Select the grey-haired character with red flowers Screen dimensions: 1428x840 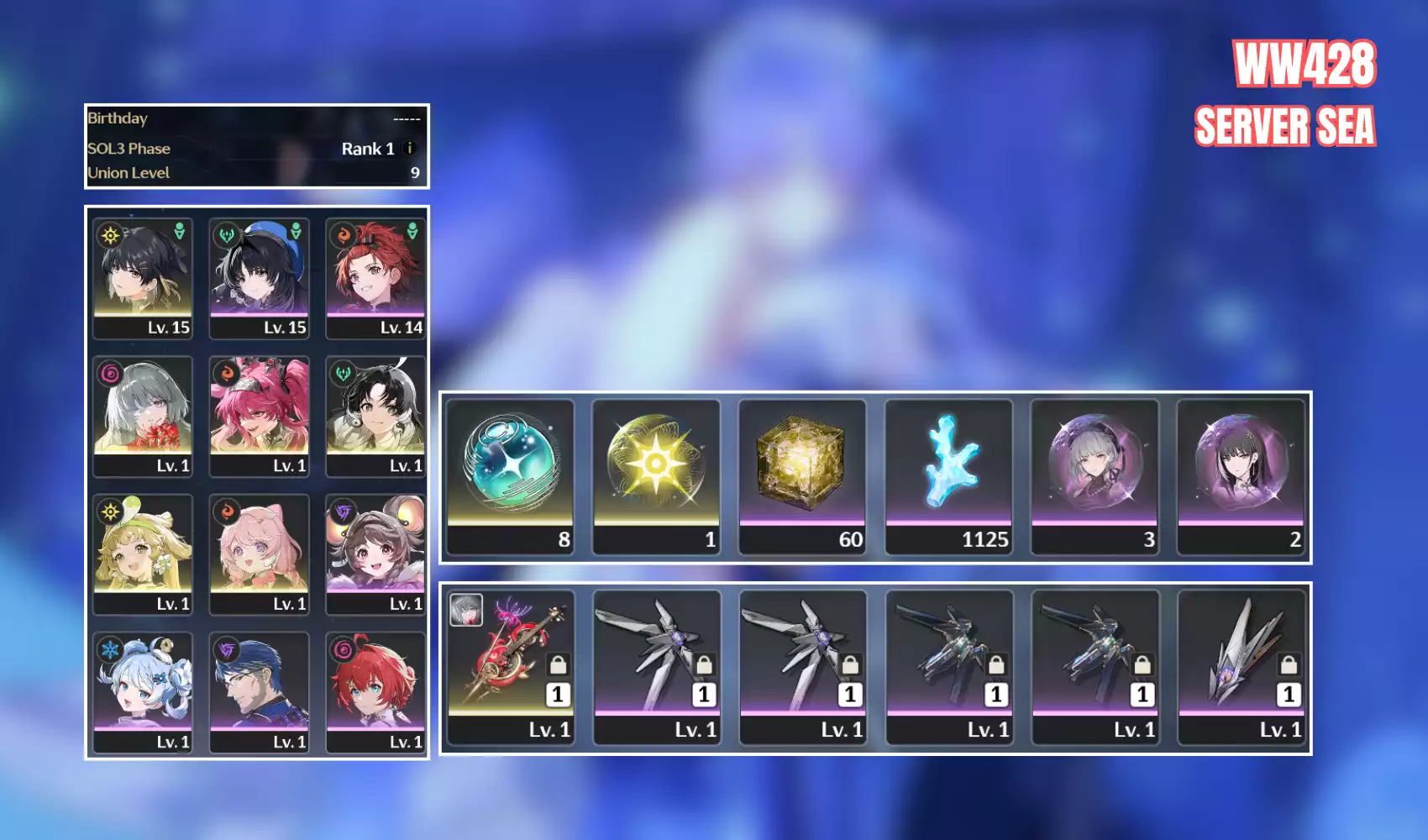pos(143,416)
